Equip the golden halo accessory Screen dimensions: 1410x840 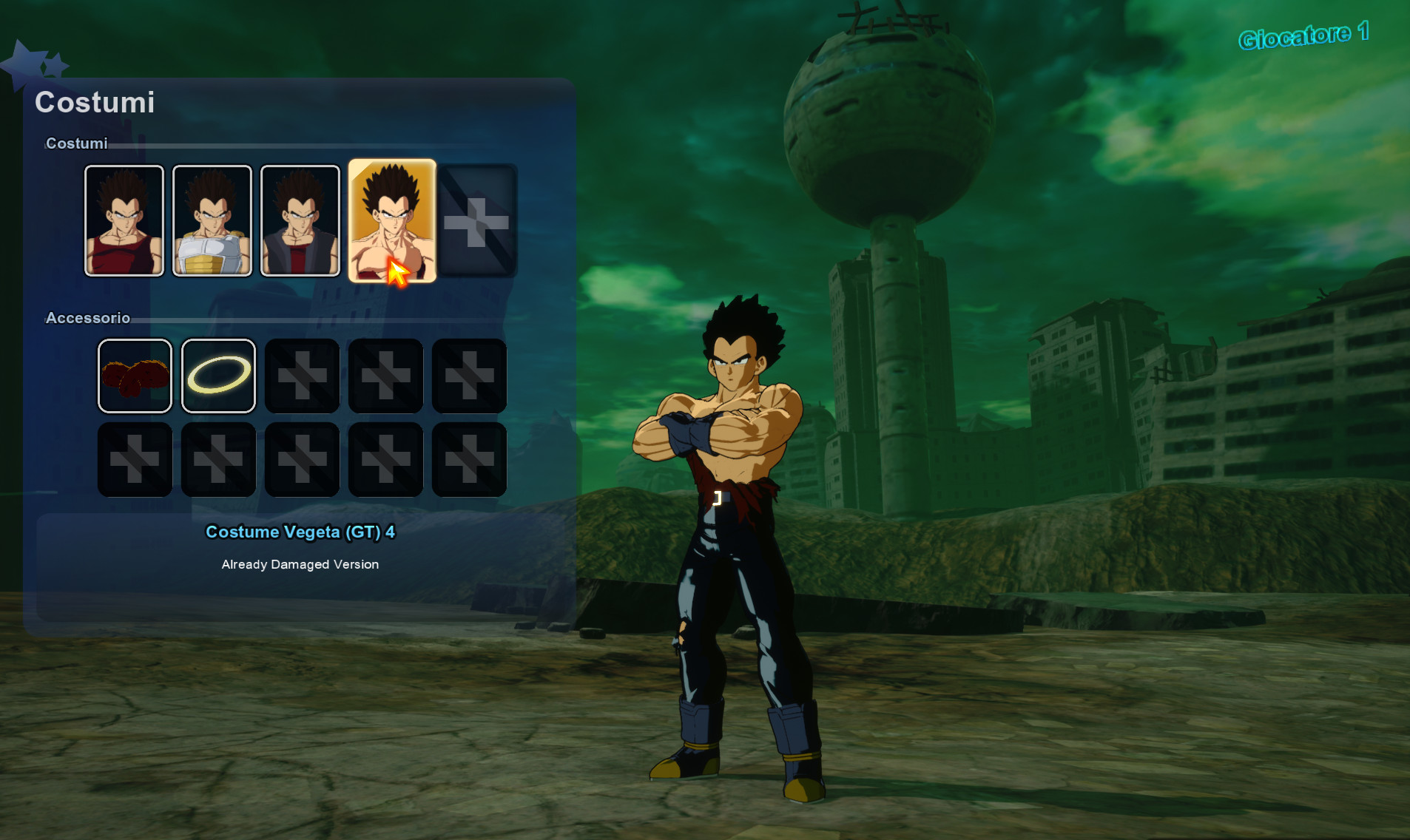coord(218,376)
